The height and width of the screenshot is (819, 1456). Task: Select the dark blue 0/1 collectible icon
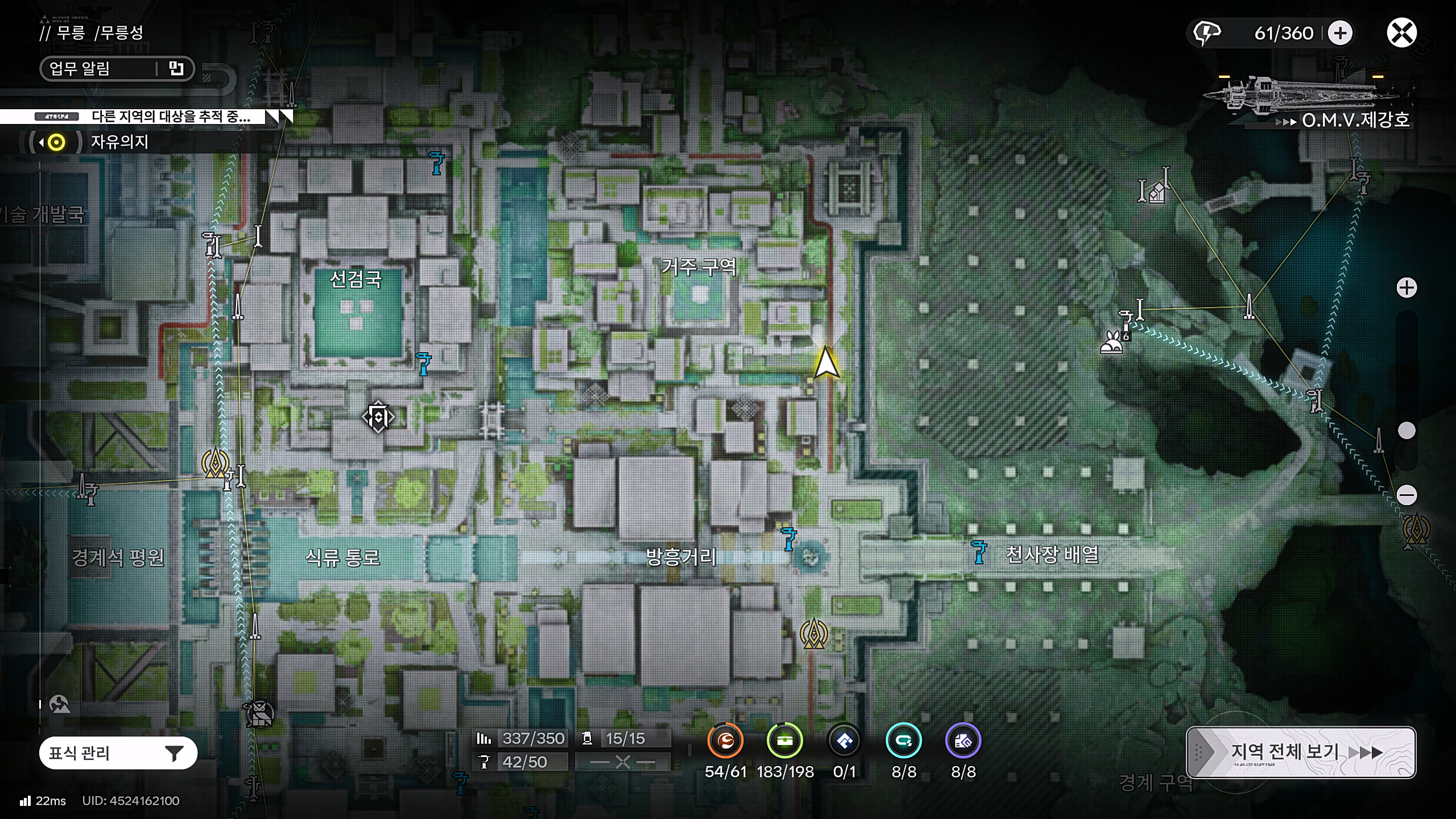[x=845, y=741]
